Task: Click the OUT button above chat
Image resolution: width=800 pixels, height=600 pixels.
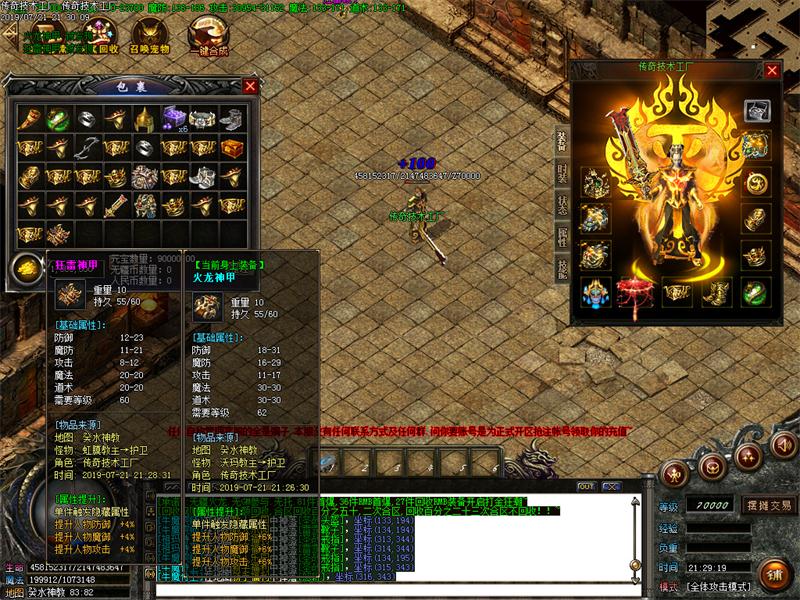Action: [586, 486]
